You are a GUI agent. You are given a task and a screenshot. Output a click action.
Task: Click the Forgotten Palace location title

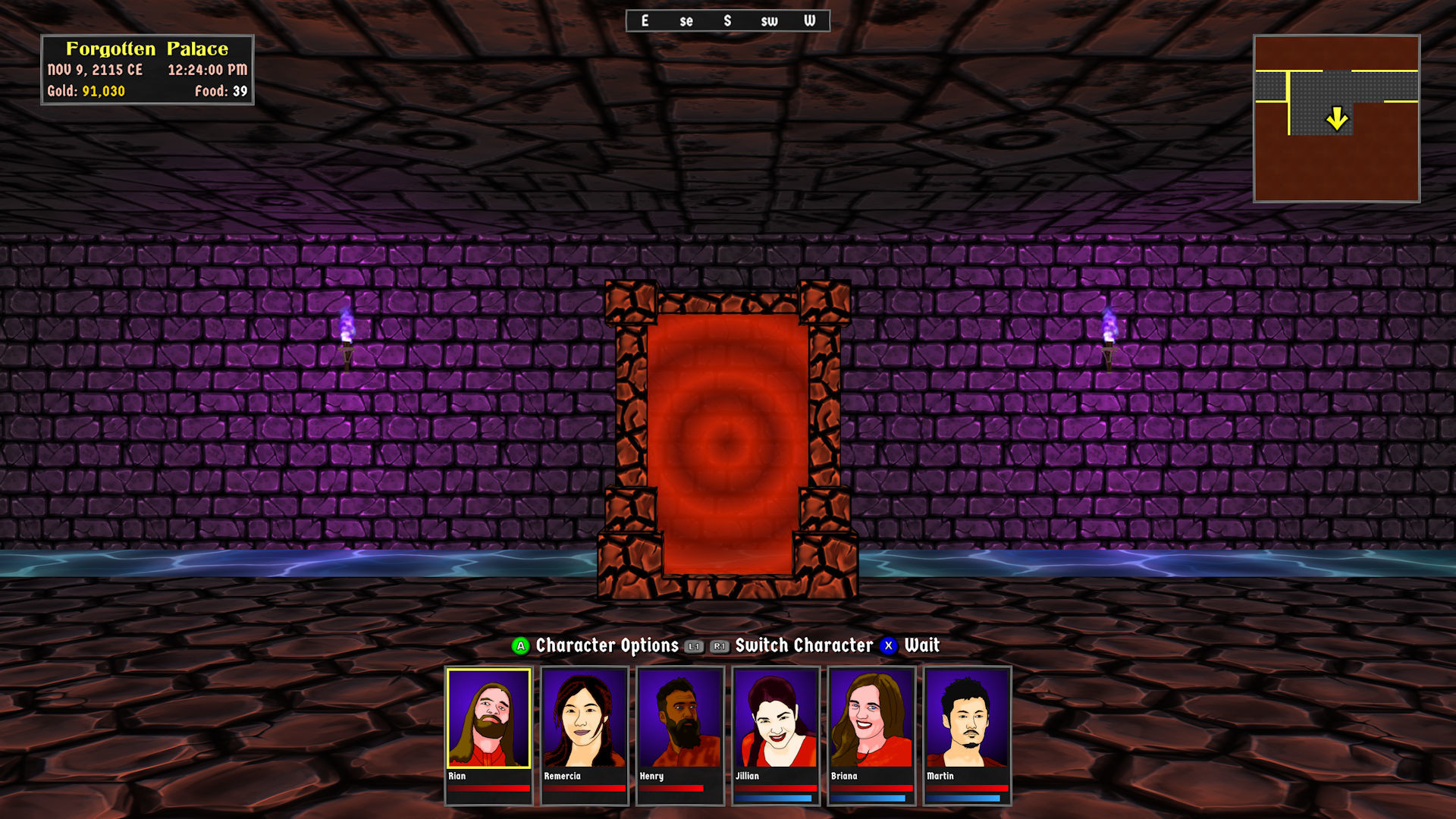point(148,49)
